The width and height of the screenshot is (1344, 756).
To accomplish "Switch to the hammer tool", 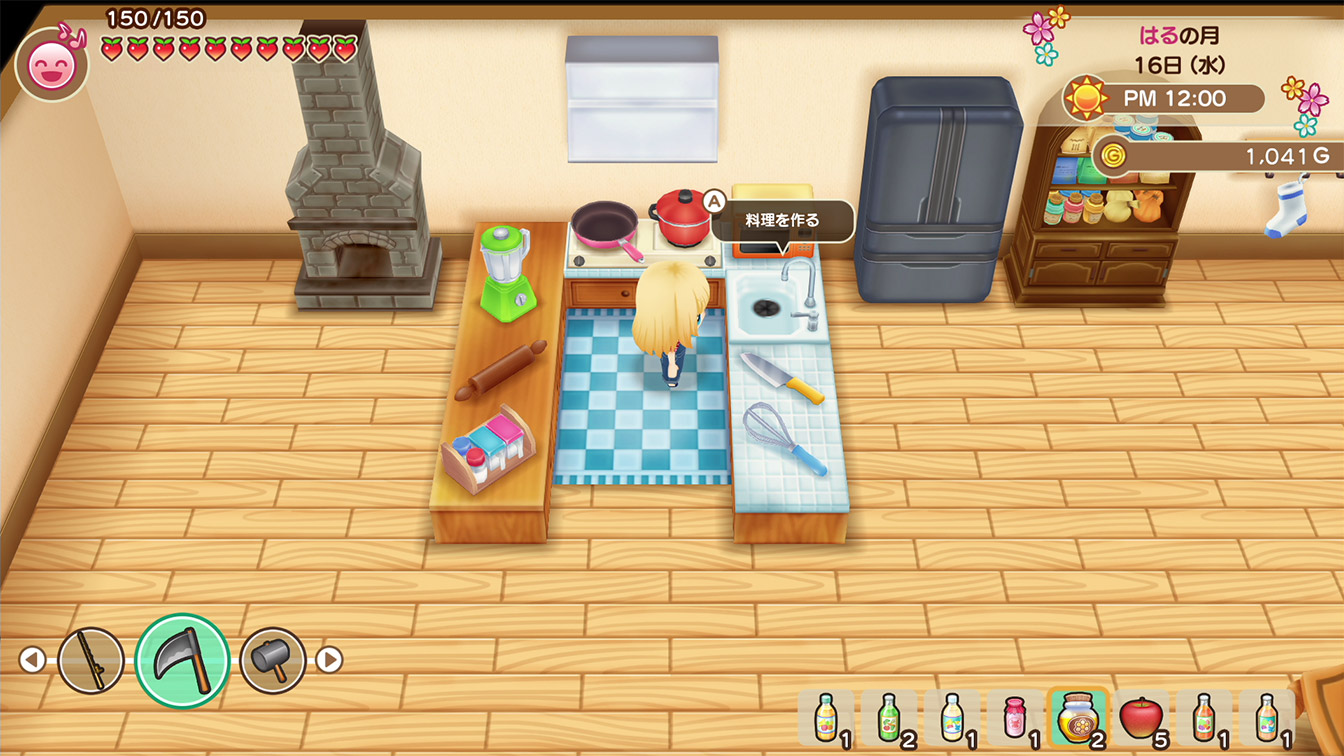I will coord(272,660).
